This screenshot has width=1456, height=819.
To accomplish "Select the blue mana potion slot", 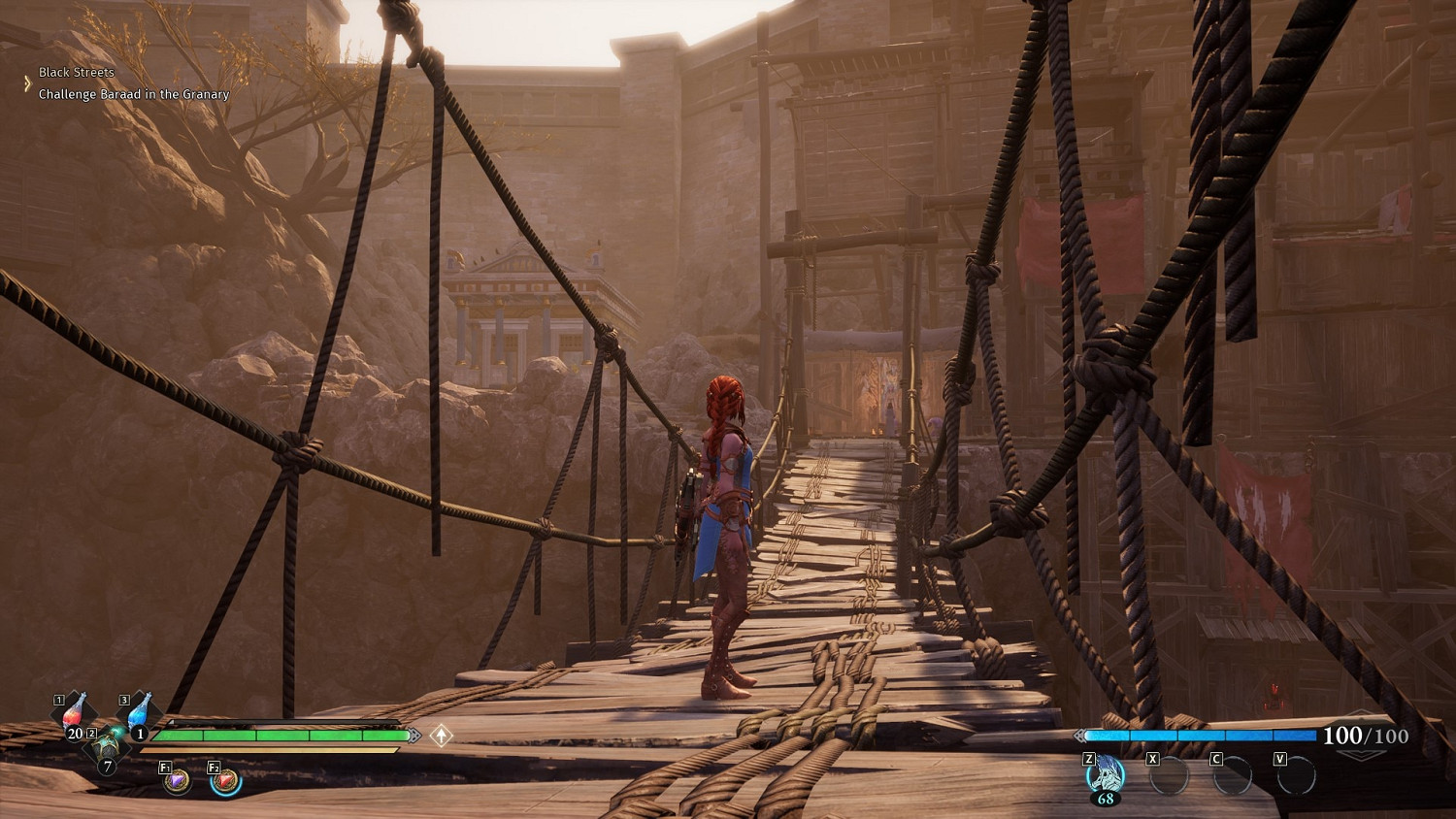I will click(140, 713).
